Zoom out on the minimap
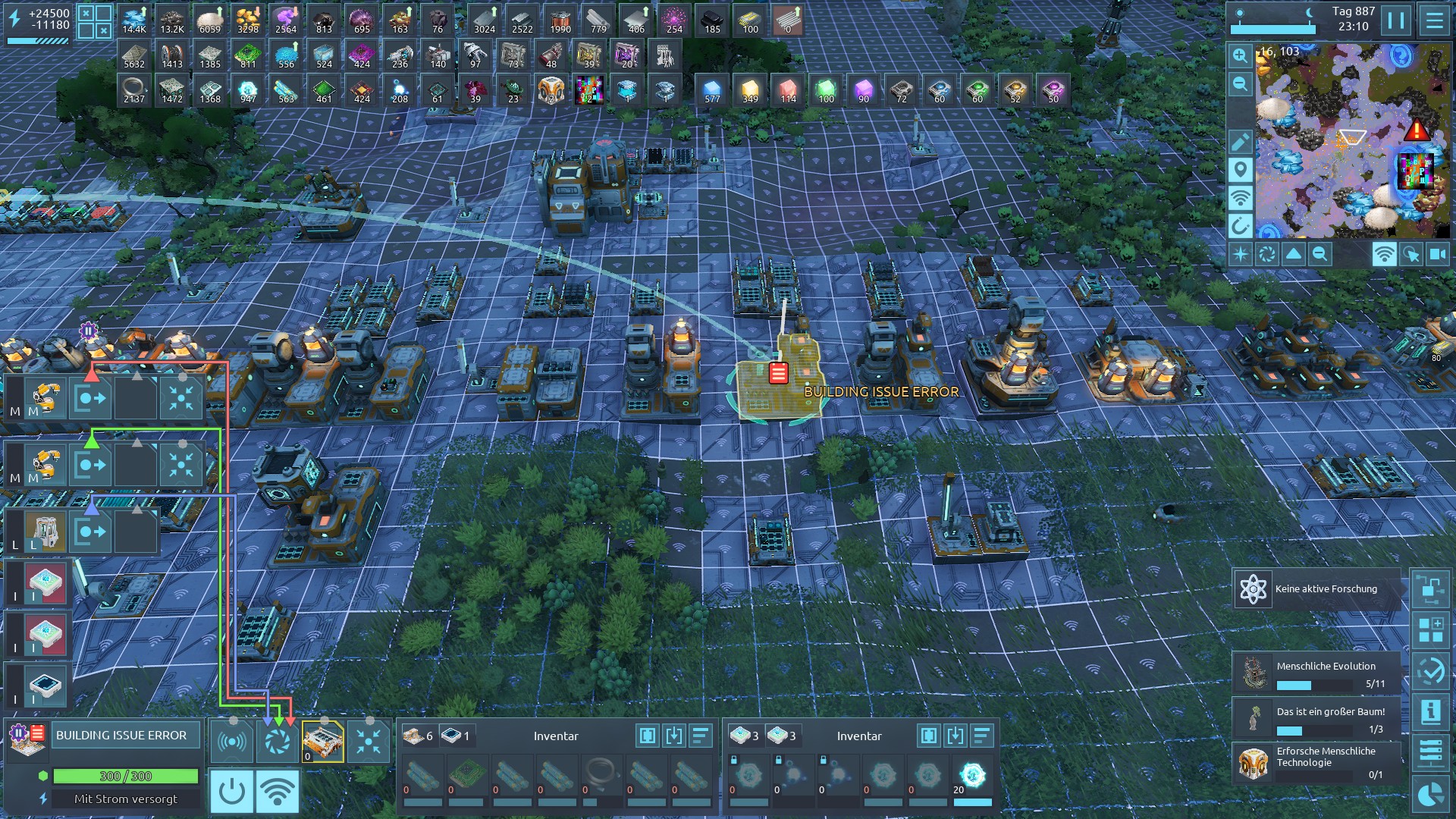Screen dimensions: 1456x819 click(x=1240, y=83)
